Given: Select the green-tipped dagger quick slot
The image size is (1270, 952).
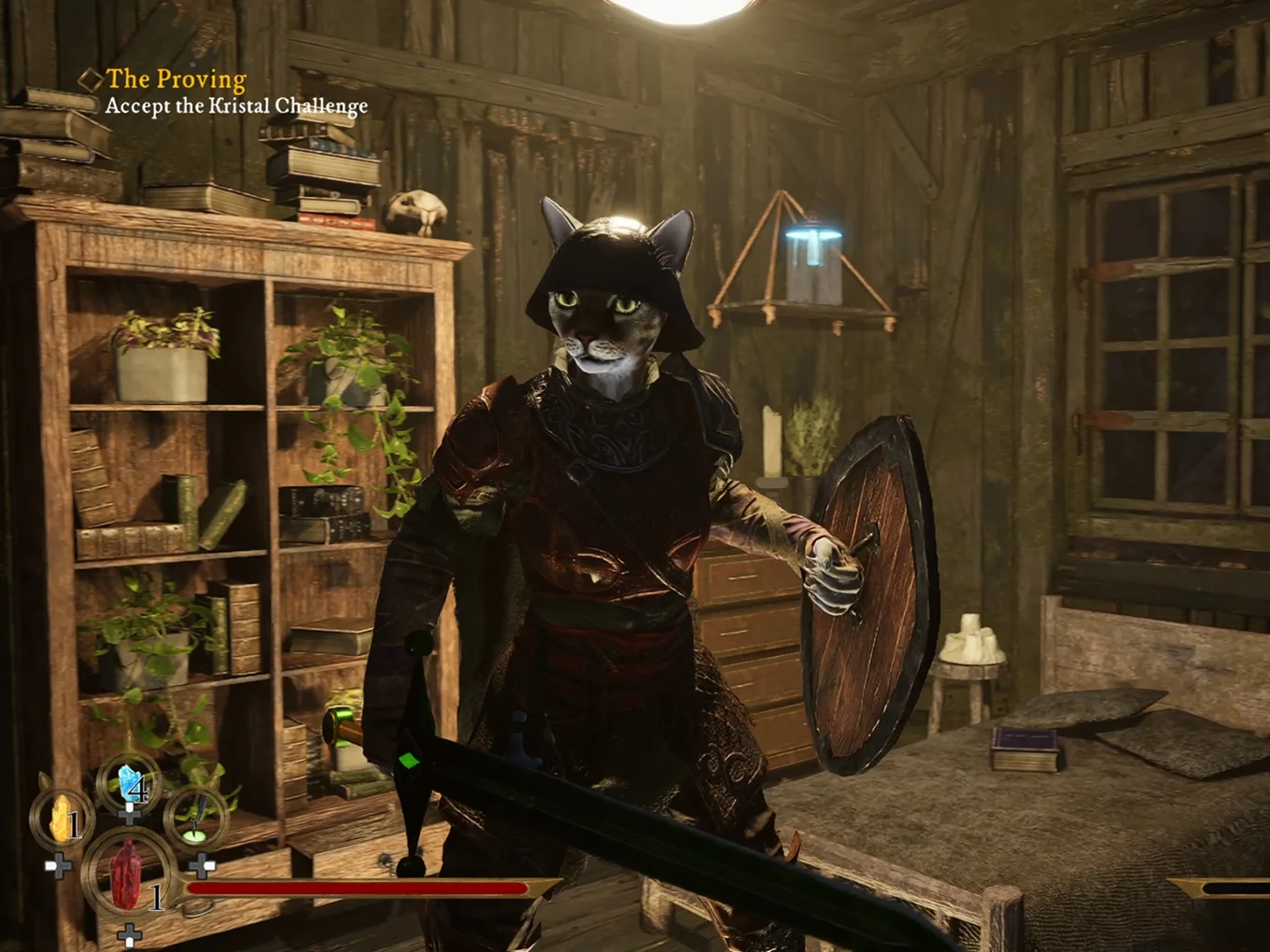Looking at the screenshot, I should [x=197, y=819].
